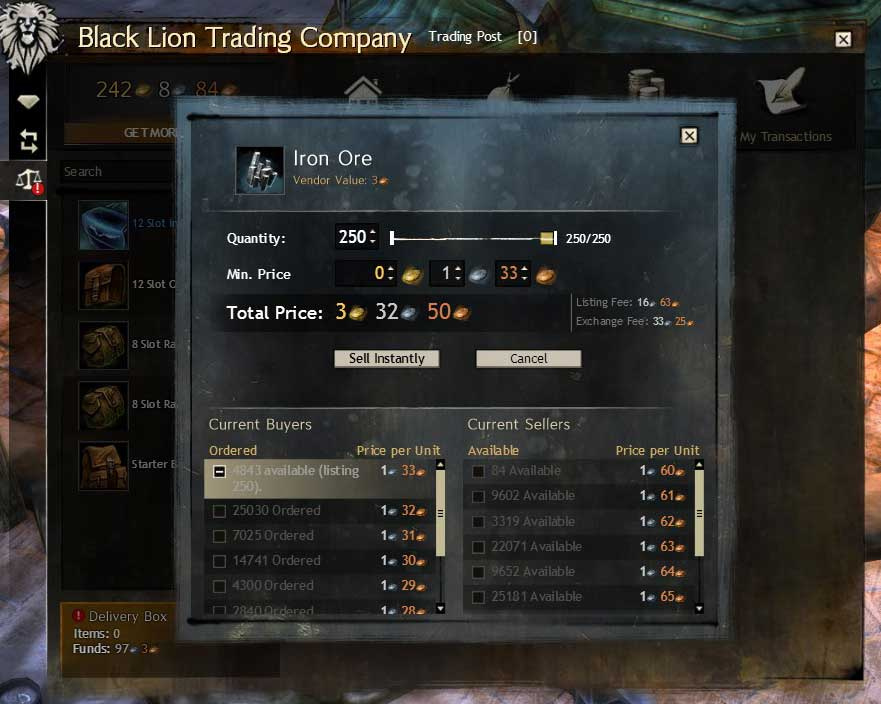Open the currency exchange arrows tab
The height and width of the screenshot is (704, 881).
pos(28,142)
